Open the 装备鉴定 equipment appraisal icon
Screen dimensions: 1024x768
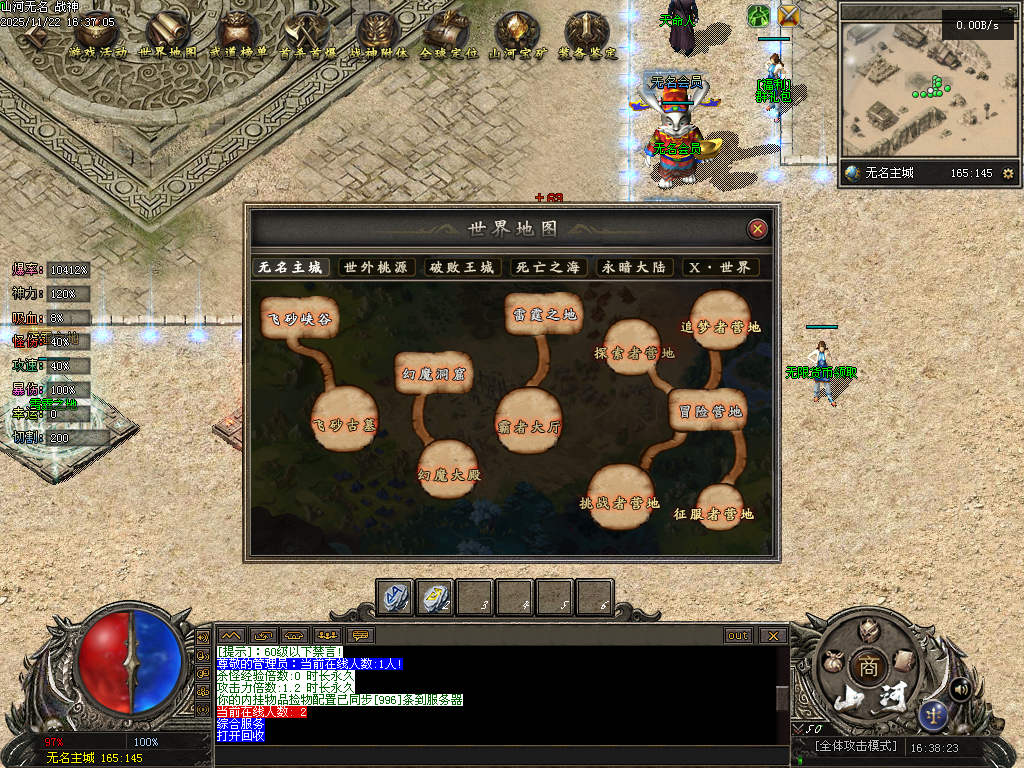pyautogui.click(x=587, y=35)
